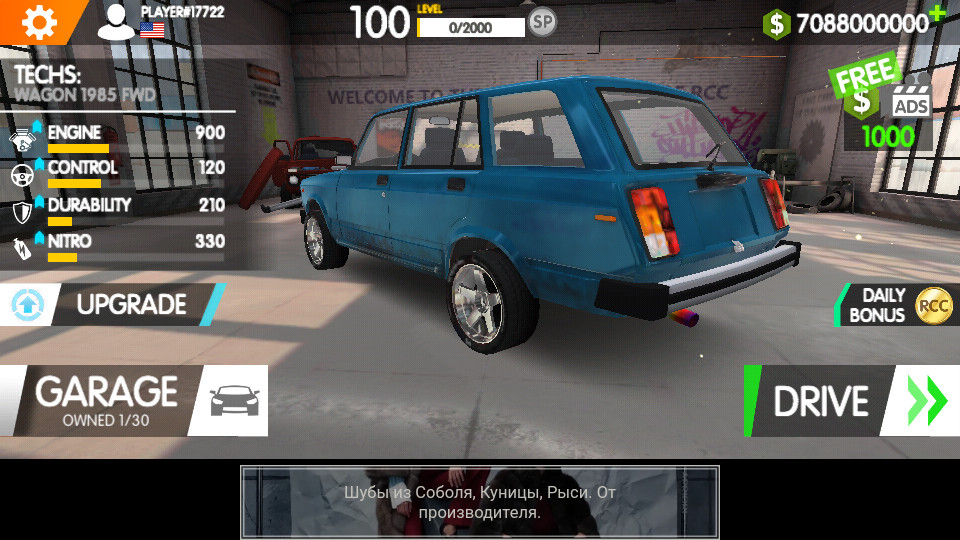Tap the SP coin badge
Image resolution: width=960 pixels, height=540 pixels.
(542, 22)
